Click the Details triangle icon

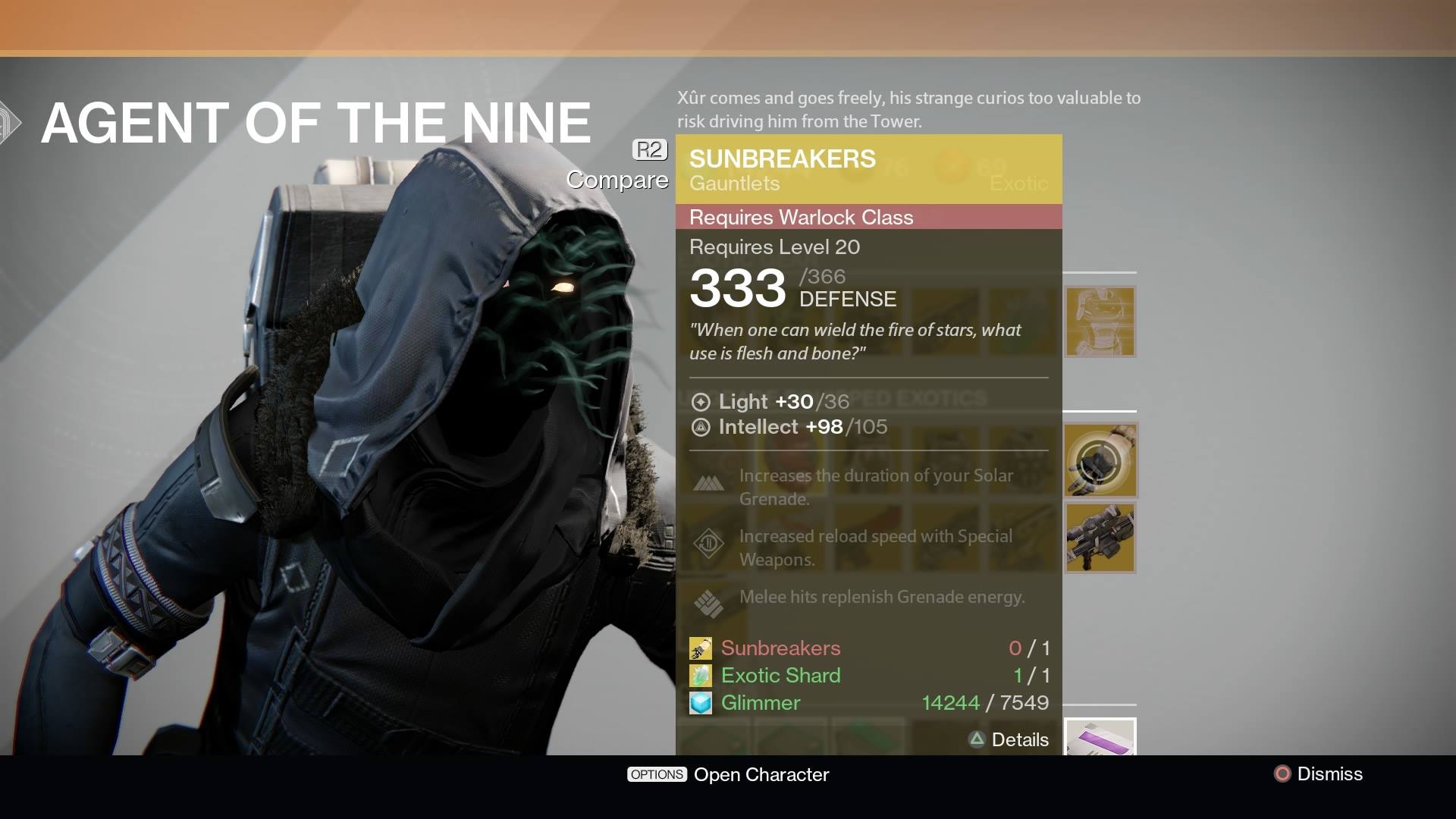click(x=977, y=739)
